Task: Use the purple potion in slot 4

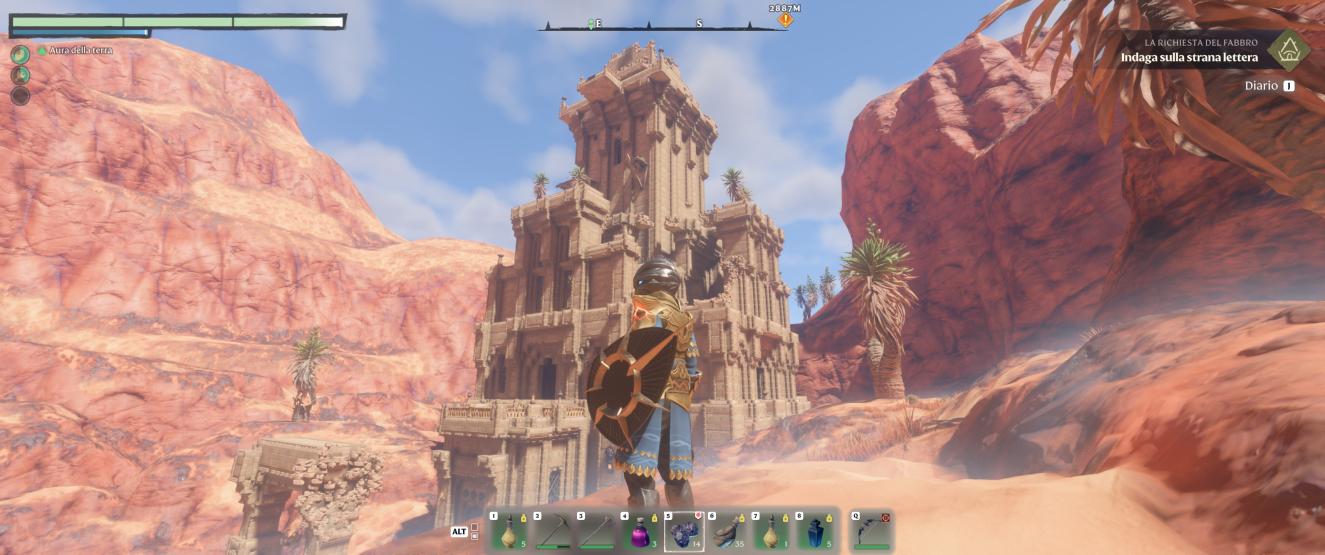Action: (640, 532)
